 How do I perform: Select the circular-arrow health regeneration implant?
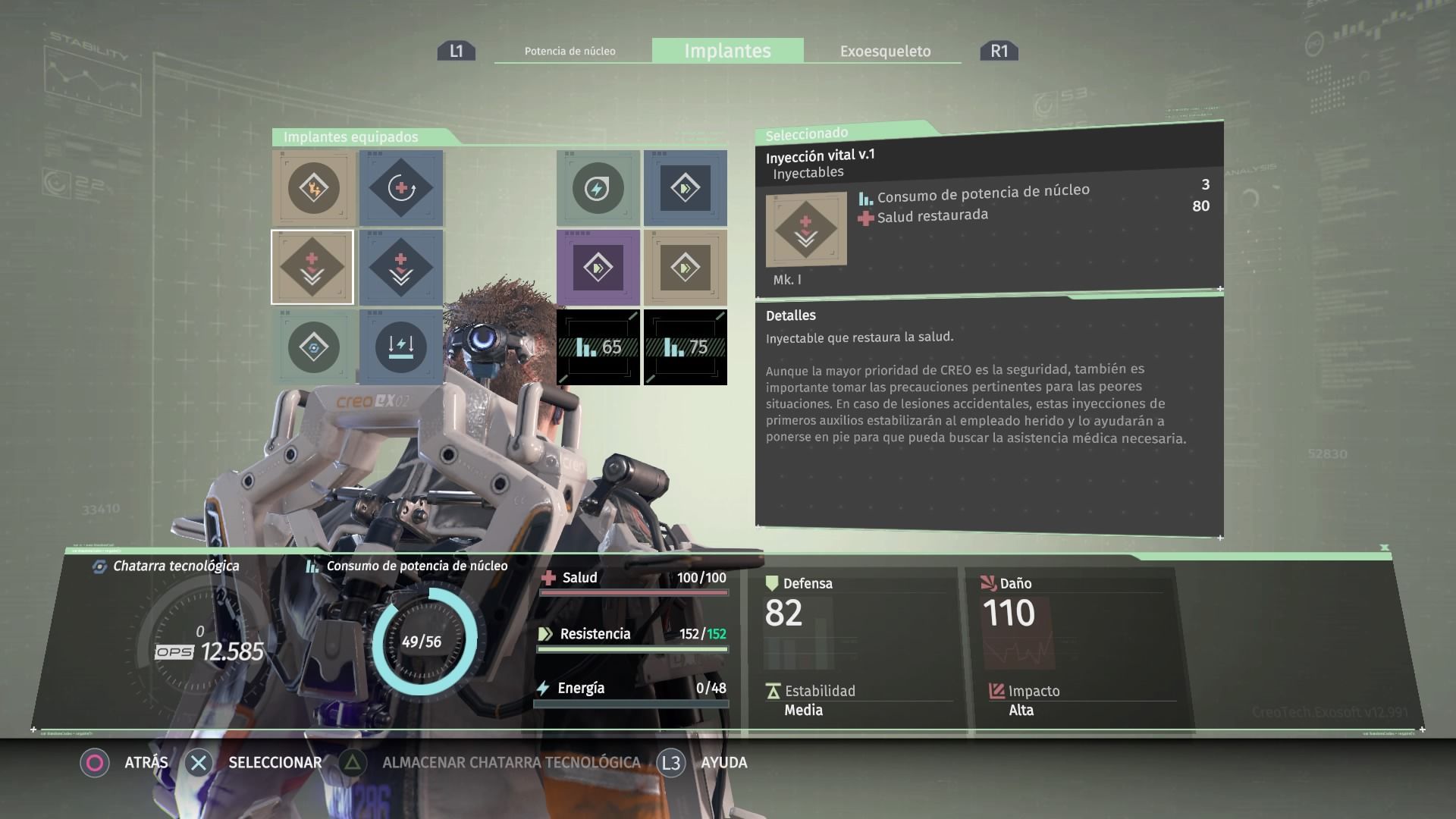400,188
